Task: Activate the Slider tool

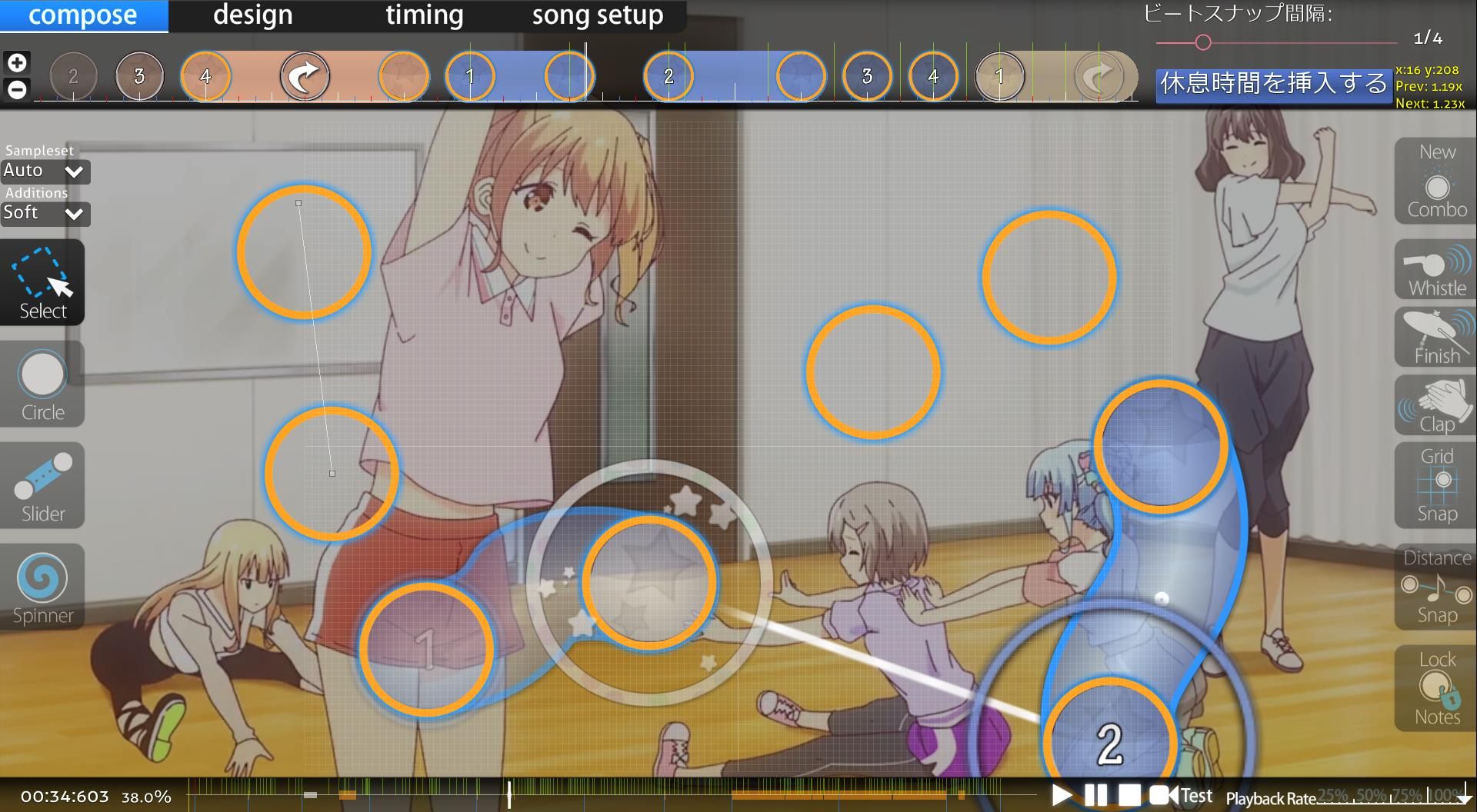Action: (x=42, y=485)
